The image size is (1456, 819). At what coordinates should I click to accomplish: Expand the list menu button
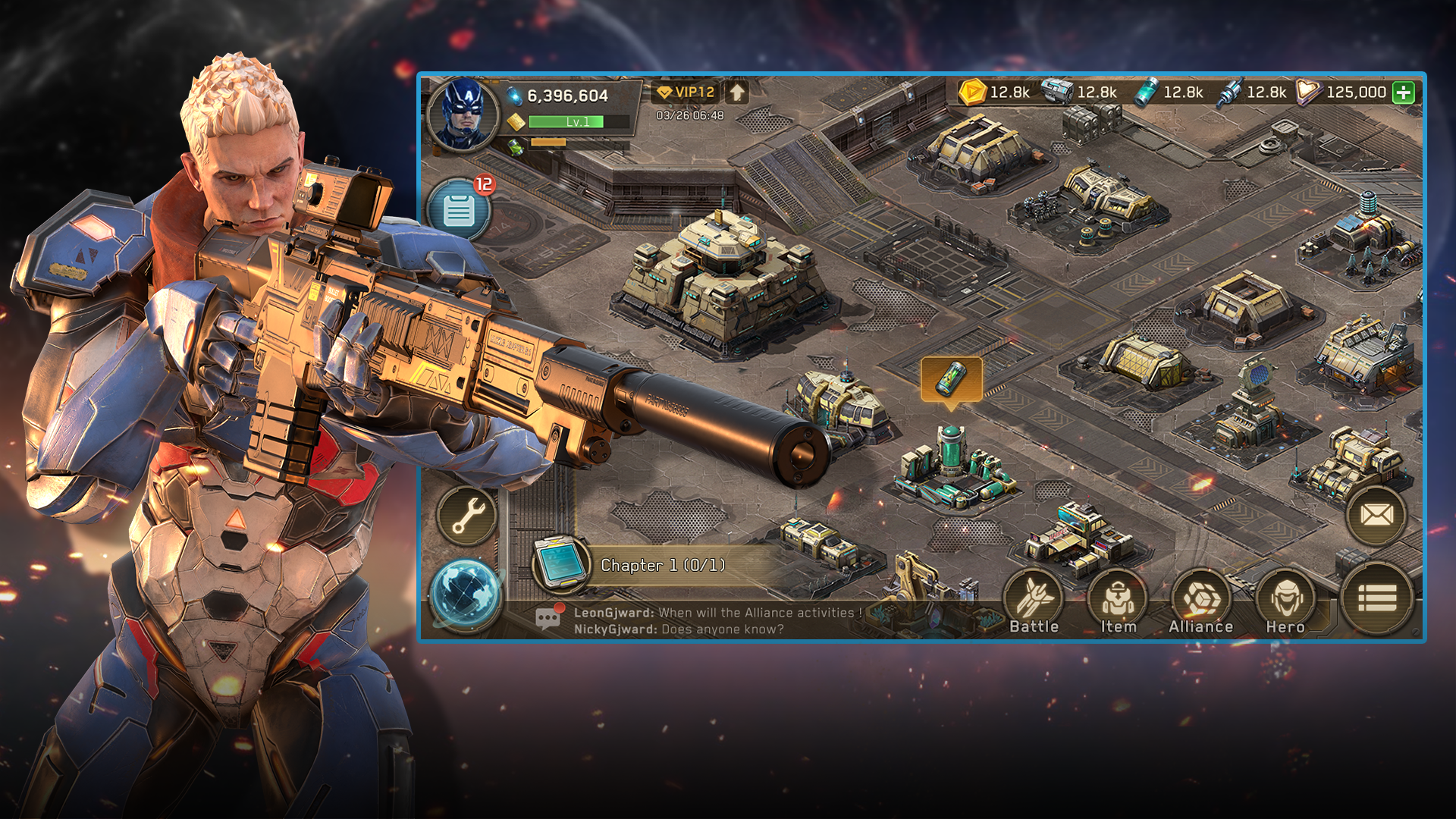coord(1377,599)
